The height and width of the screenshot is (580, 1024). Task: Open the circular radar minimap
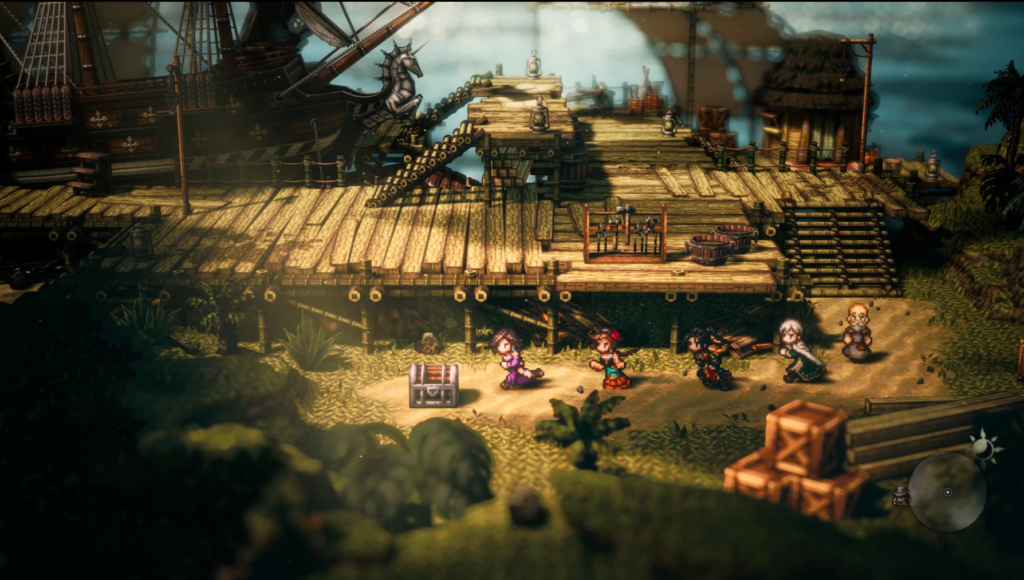pyautogui.click(x=947, y=492)
